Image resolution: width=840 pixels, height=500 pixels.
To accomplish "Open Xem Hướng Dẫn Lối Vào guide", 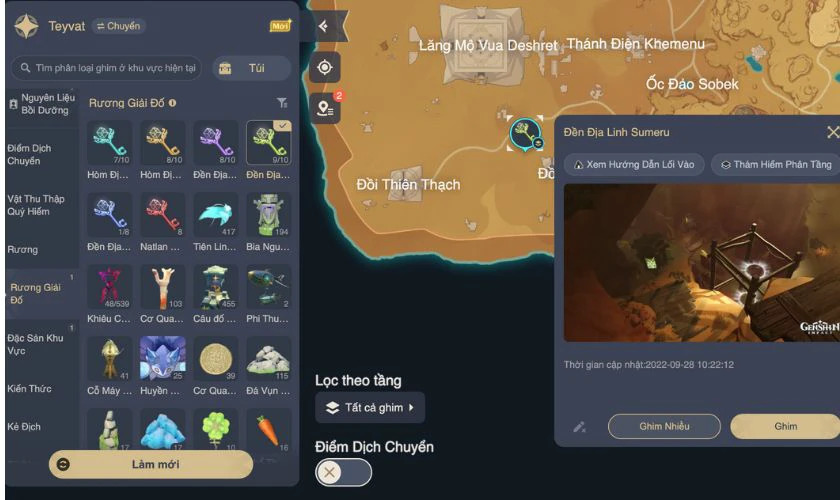I will [x=634, y=165].
